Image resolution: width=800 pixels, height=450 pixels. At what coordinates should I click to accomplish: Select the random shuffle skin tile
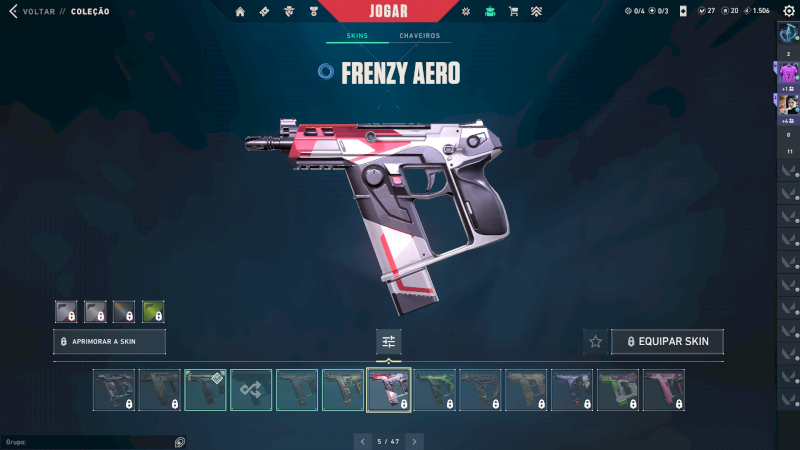[251, 390]
